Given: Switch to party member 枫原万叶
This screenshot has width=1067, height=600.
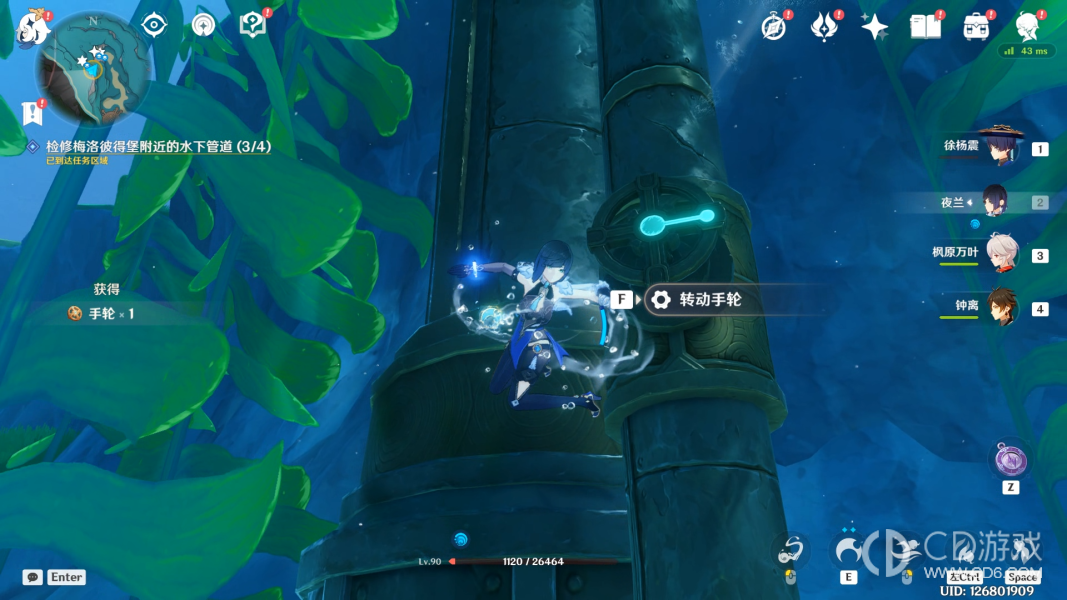Looking at the screenshot, I should tap(1000, 254).
